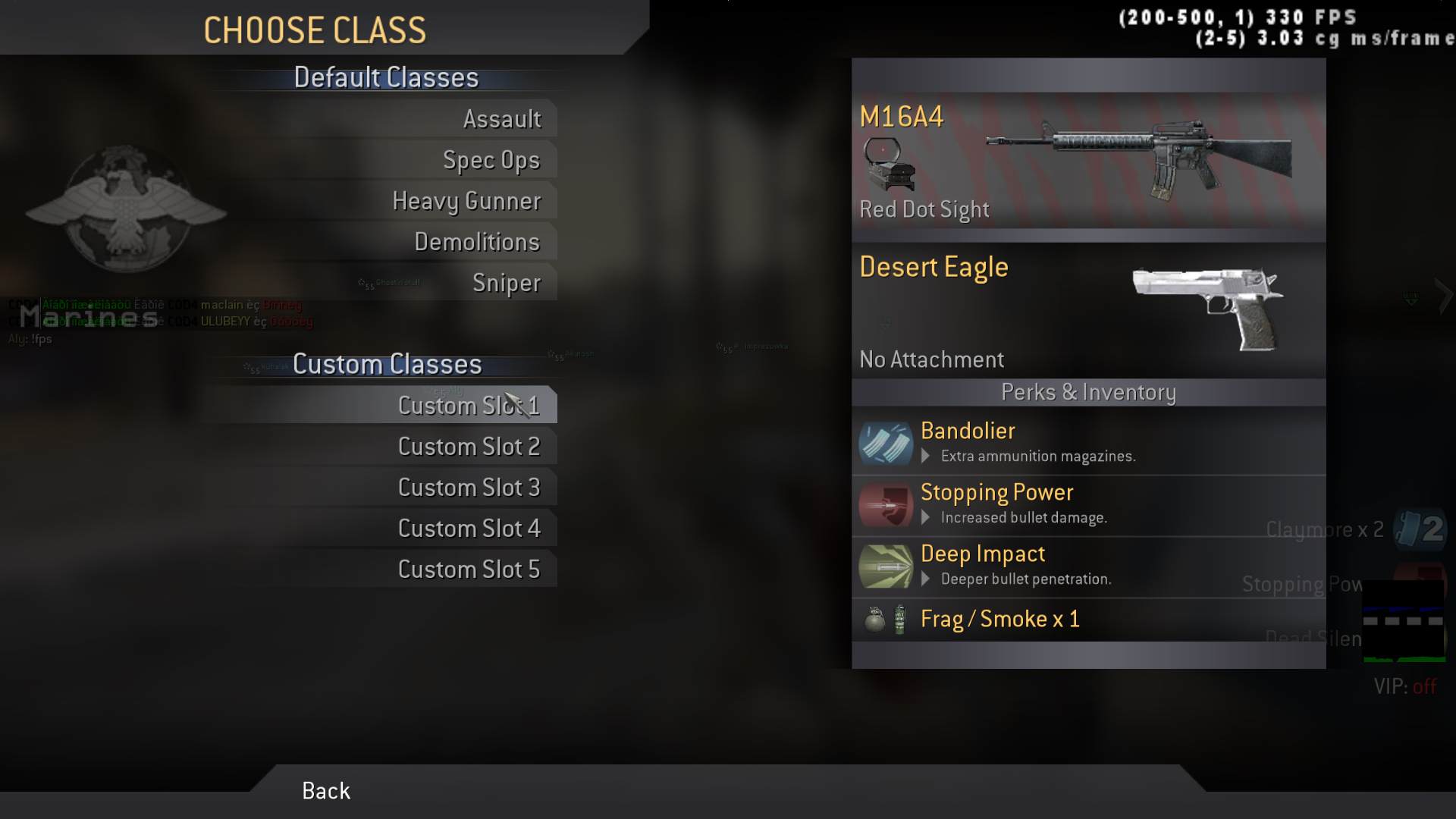Screen dimensions: 1456x819
Task: Choose Custom Slot 2
Action: coord(469,447)
